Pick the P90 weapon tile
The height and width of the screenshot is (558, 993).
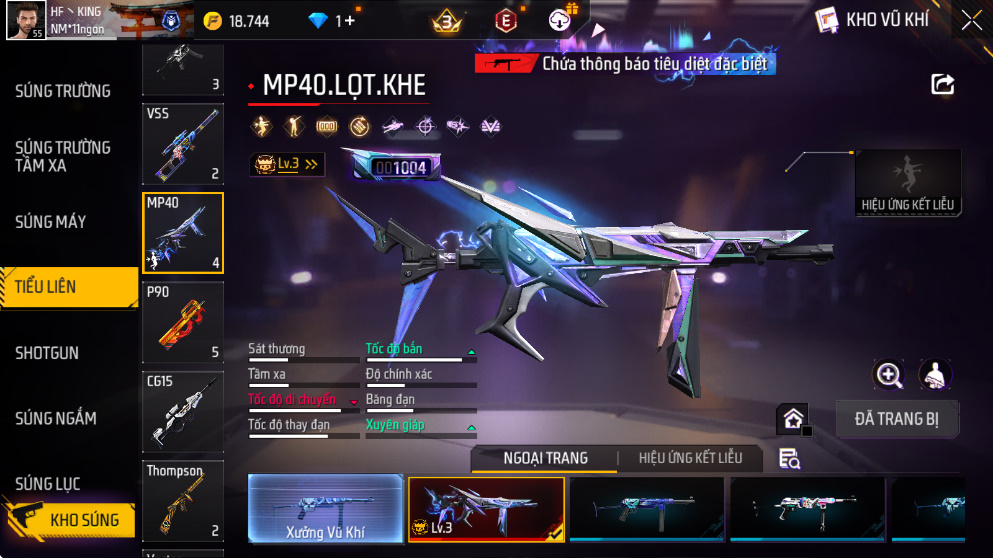click(x=183, y=322)
